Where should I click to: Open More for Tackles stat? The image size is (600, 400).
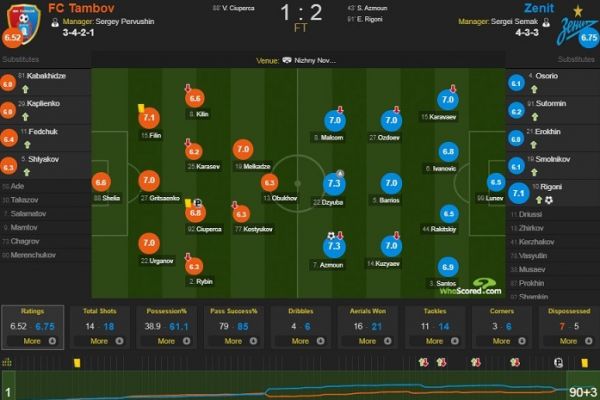pos(434,341)
